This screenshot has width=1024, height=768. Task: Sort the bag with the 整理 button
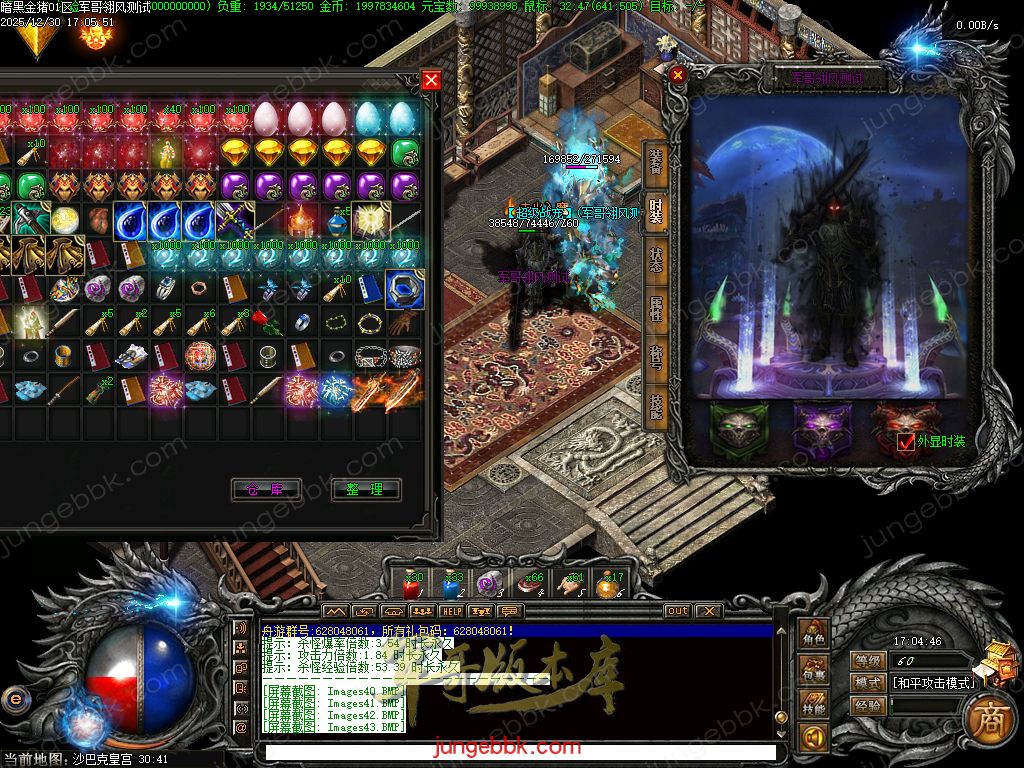(365, 489)
